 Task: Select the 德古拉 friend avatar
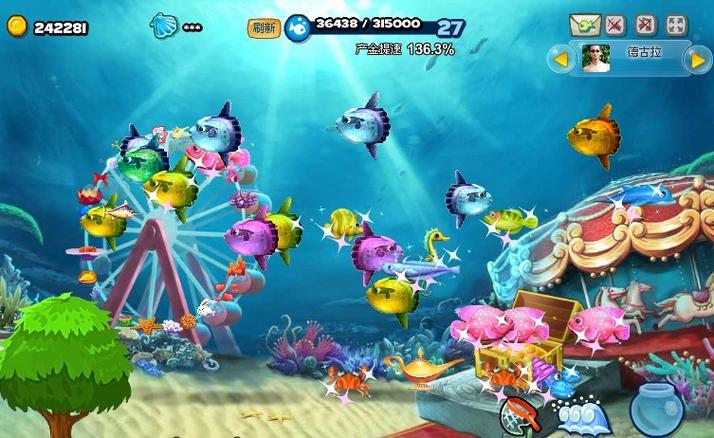click(x=597, y=59)
